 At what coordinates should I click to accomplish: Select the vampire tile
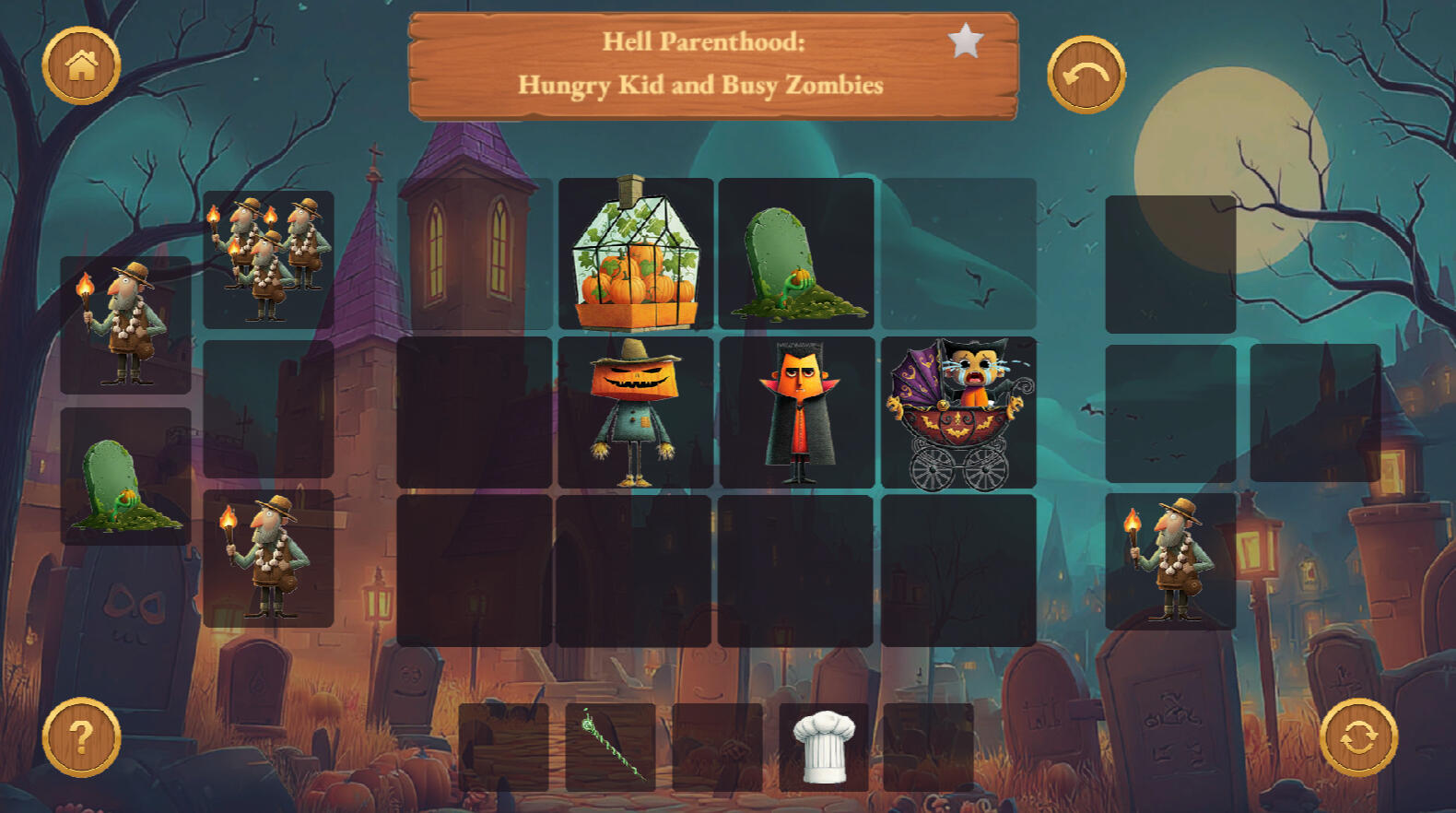797,412
